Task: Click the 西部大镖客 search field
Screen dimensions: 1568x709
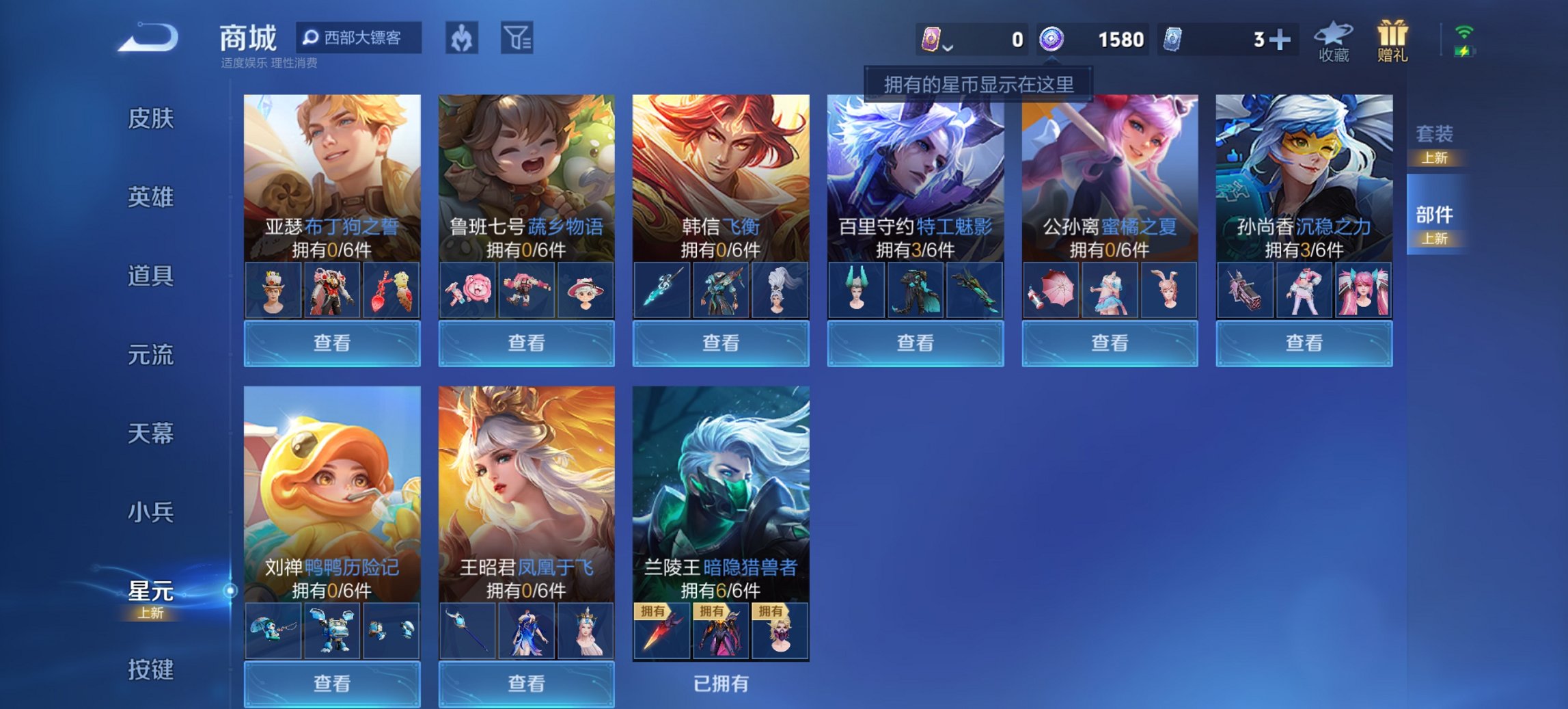Action: tap(359, 39)
